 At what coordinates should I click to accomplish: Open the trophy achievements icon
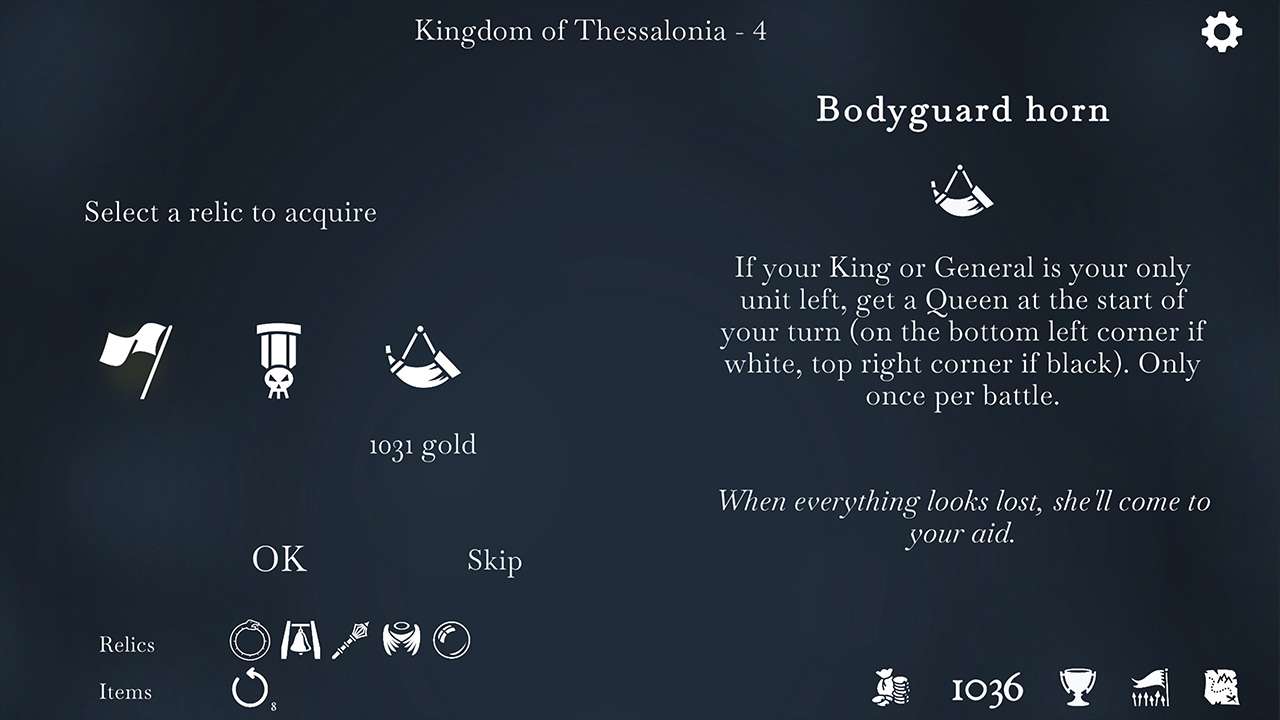(x=1077, y=688)
